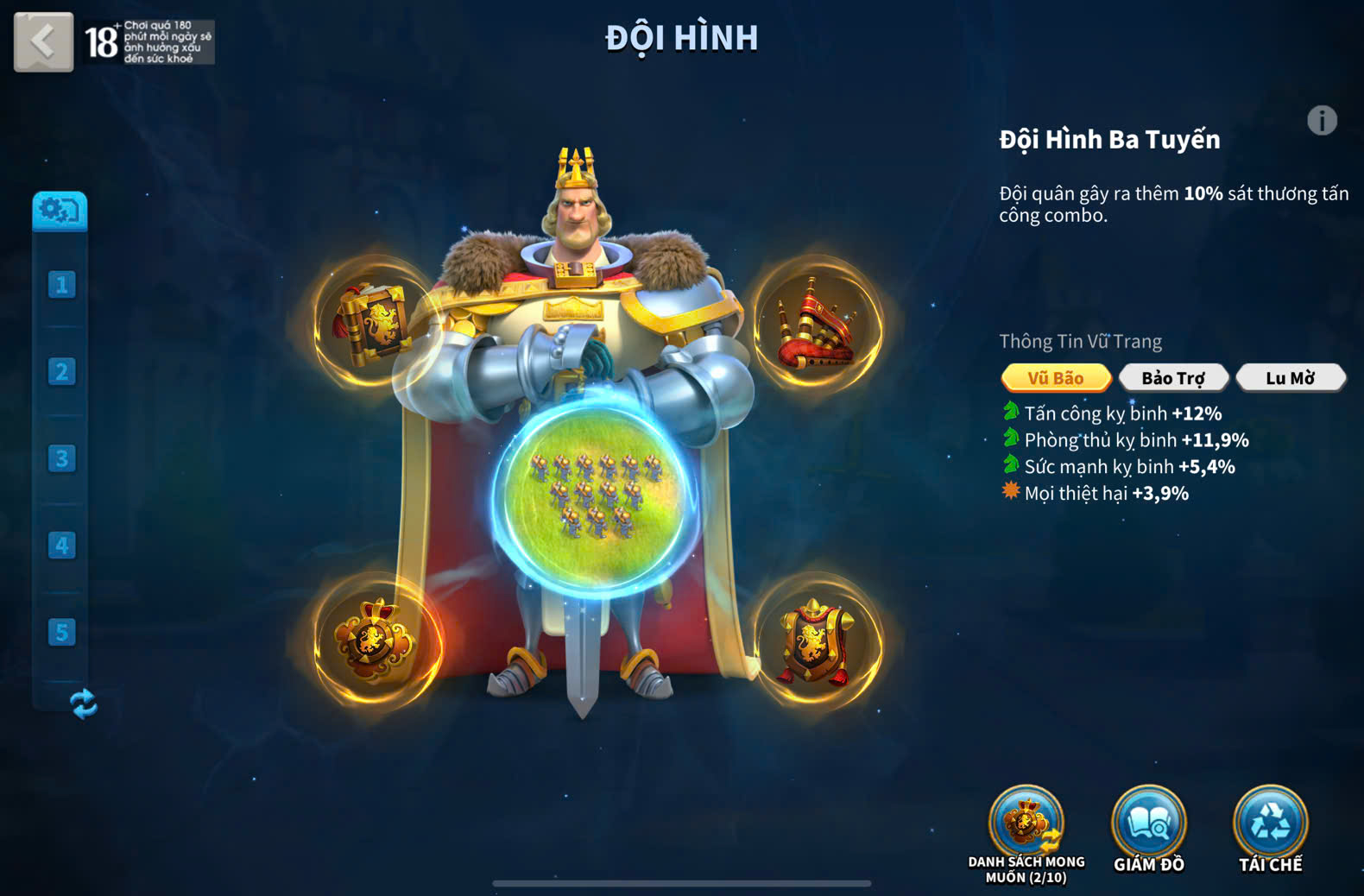This screenshot has height=896, width=1364.
Task: Select armament preset slot 4
Action: 61,546
